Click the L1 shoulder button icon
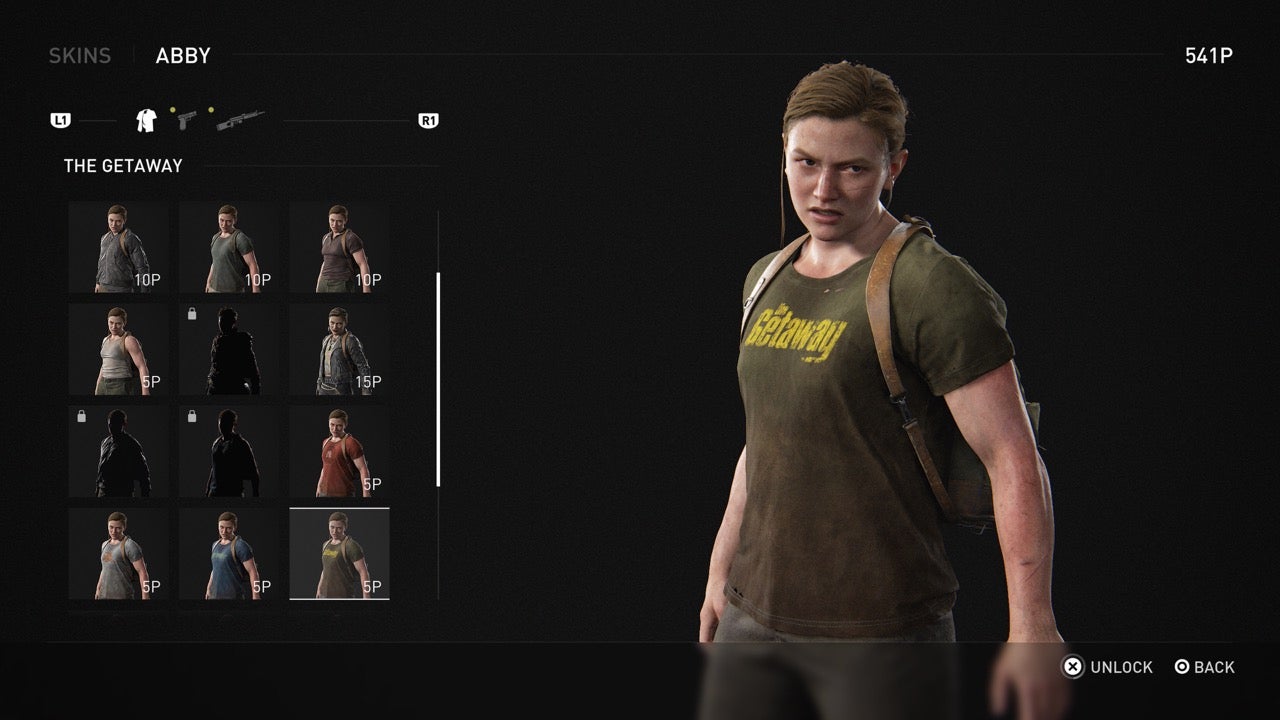This screenshot has width=1280, height=720. pyautogui.click(x=63, y=120)
